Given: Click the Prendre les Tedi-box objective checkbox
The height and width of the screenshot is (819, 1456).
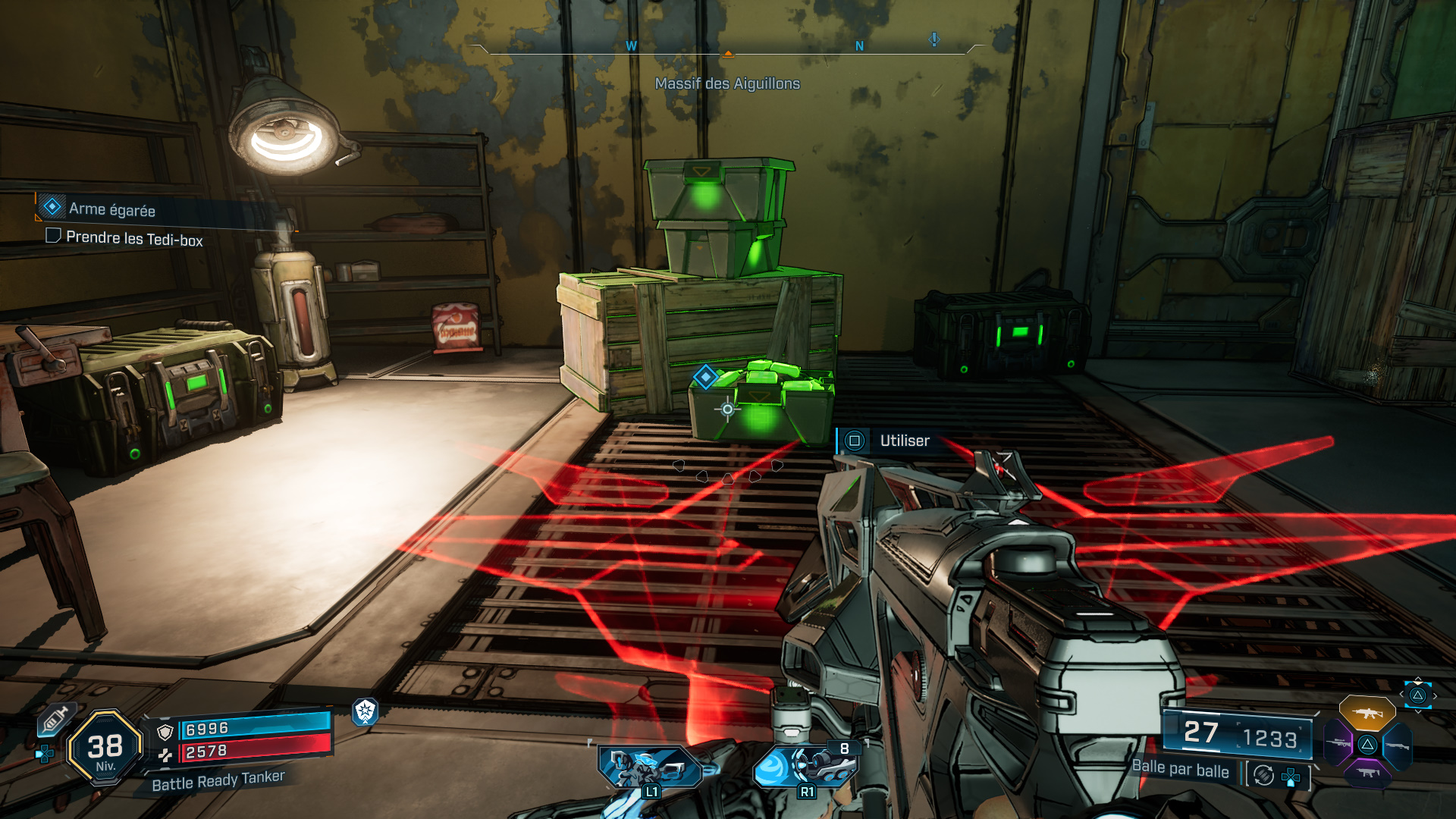Looking at the screenshot, I should click(53, 236).
